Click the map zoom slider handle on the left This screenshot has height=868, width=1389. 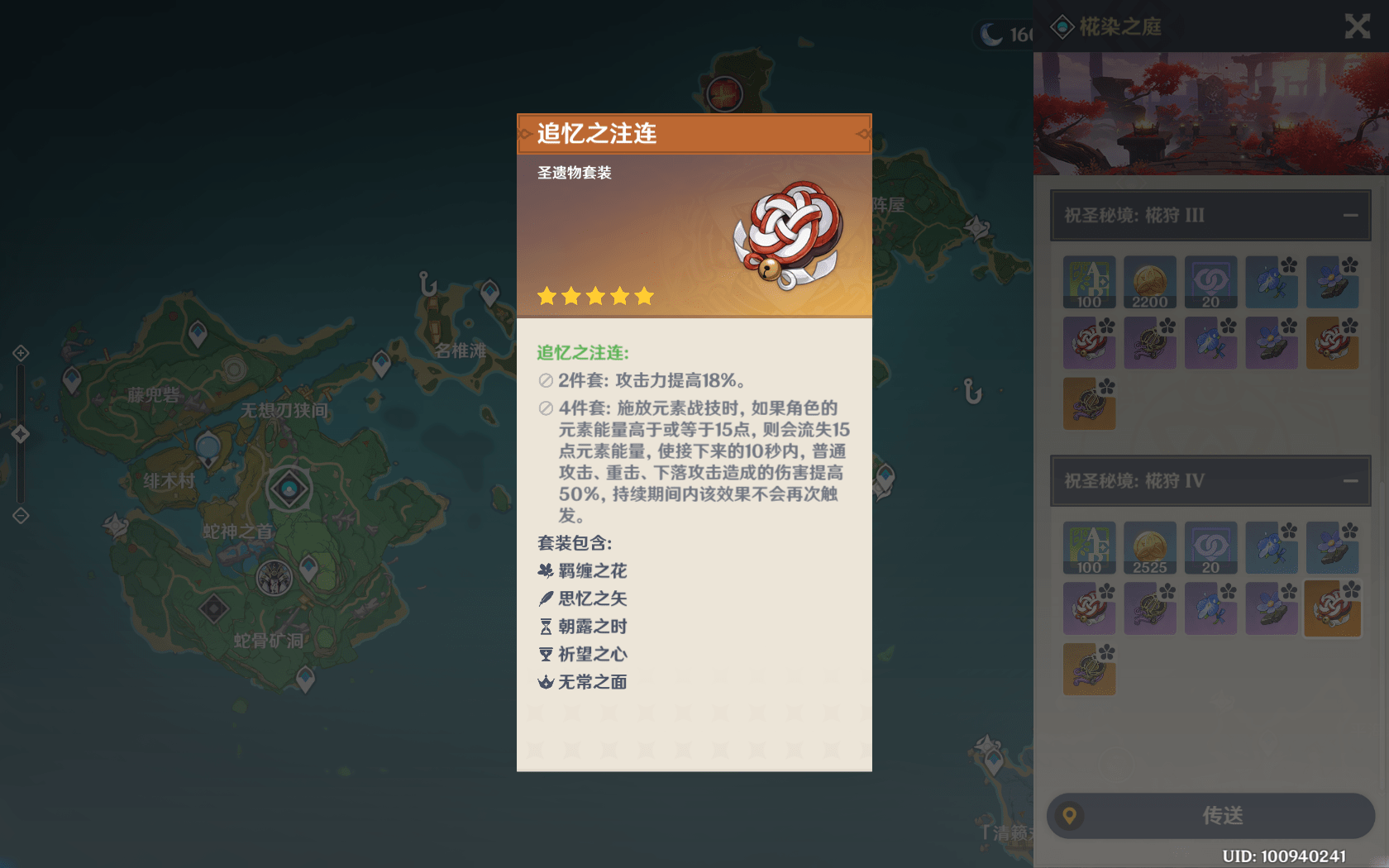(21, 433)
